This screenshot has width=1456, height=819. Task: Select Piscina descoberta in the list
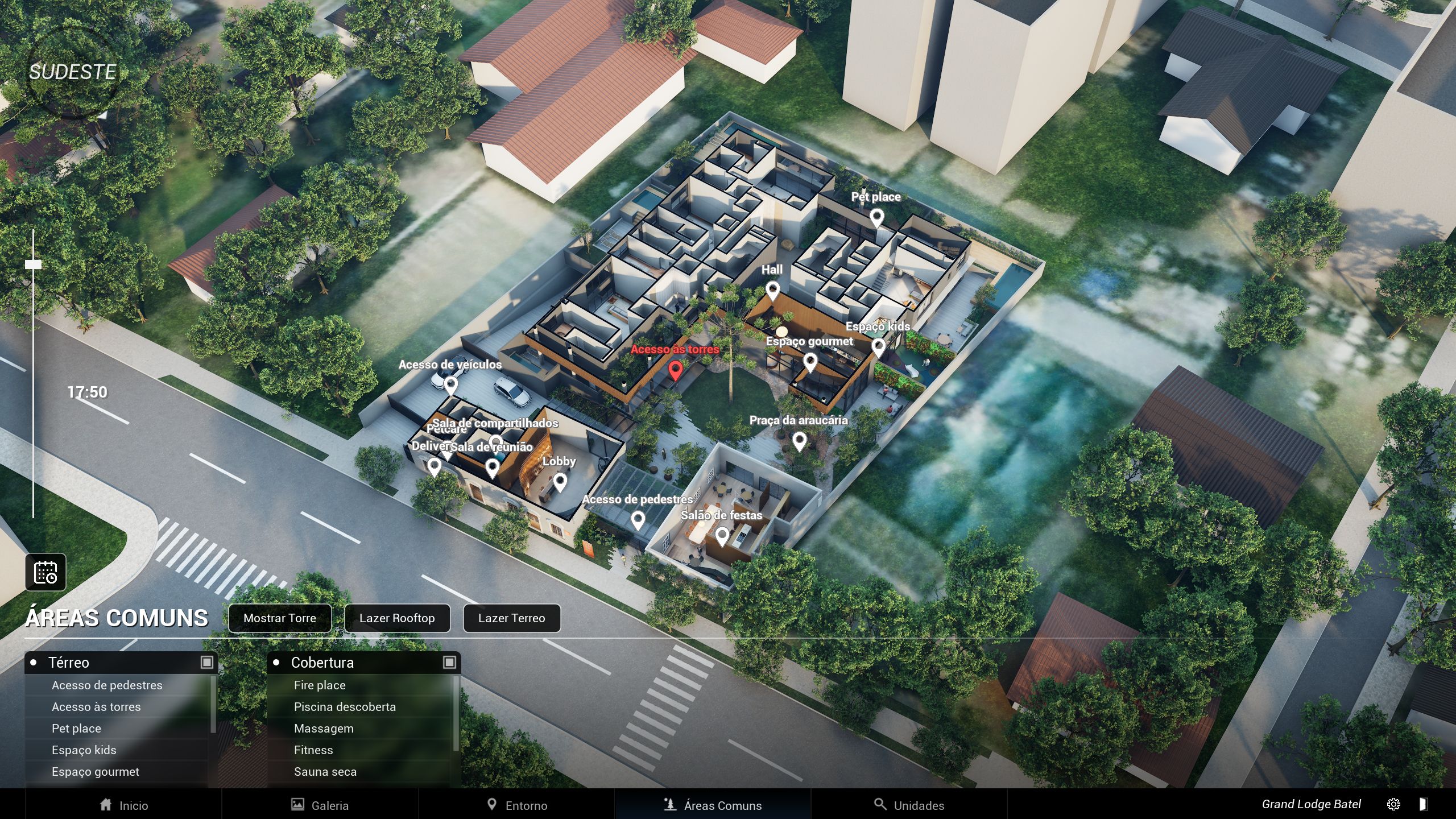(x=345, y=707)
